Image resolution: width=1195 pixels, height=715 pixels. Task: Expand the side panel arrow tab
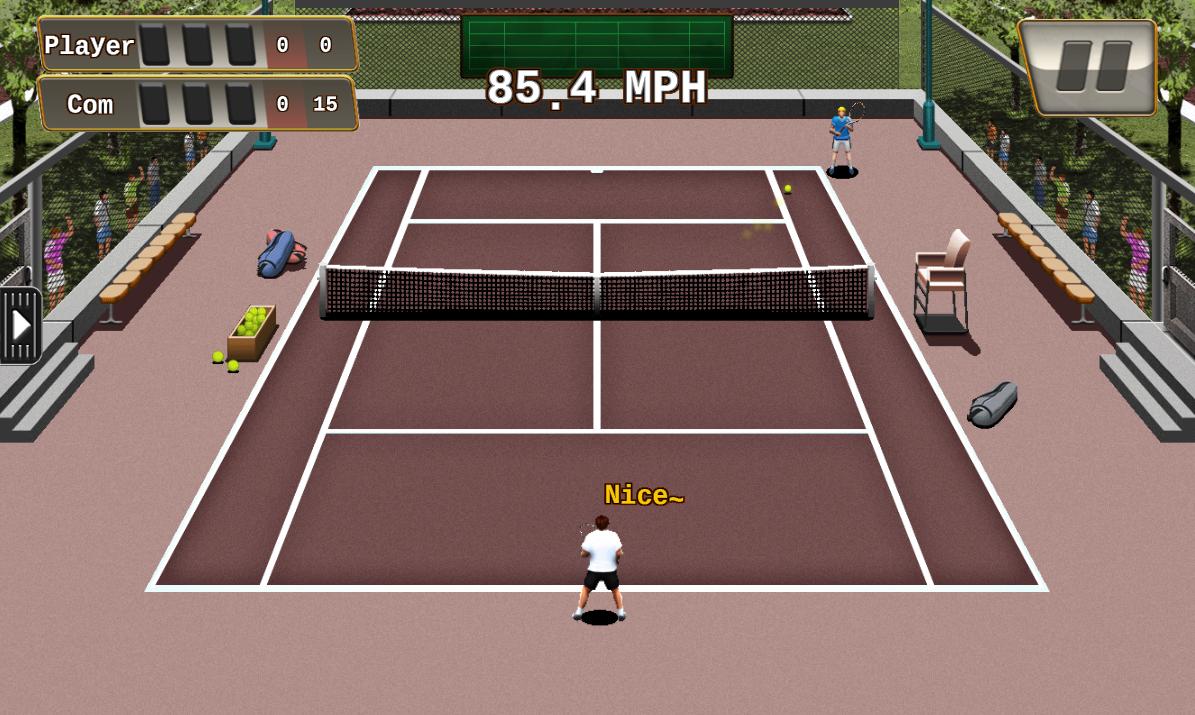(x=20, y=325)
